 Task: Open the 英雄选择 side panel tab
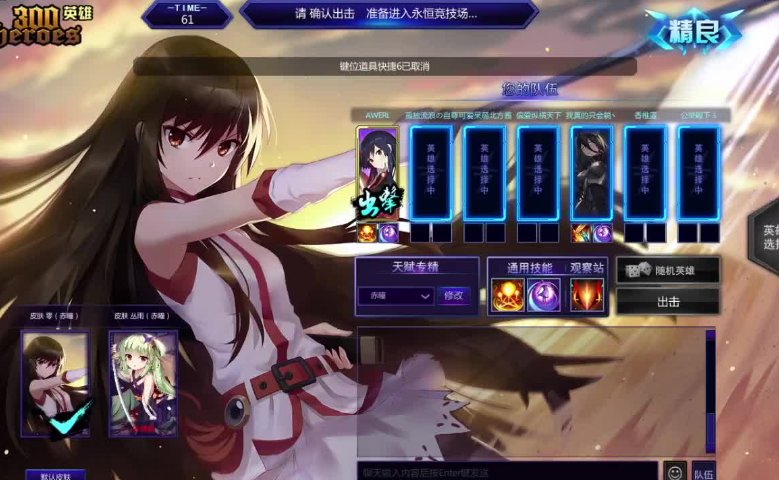pos(768,236)
